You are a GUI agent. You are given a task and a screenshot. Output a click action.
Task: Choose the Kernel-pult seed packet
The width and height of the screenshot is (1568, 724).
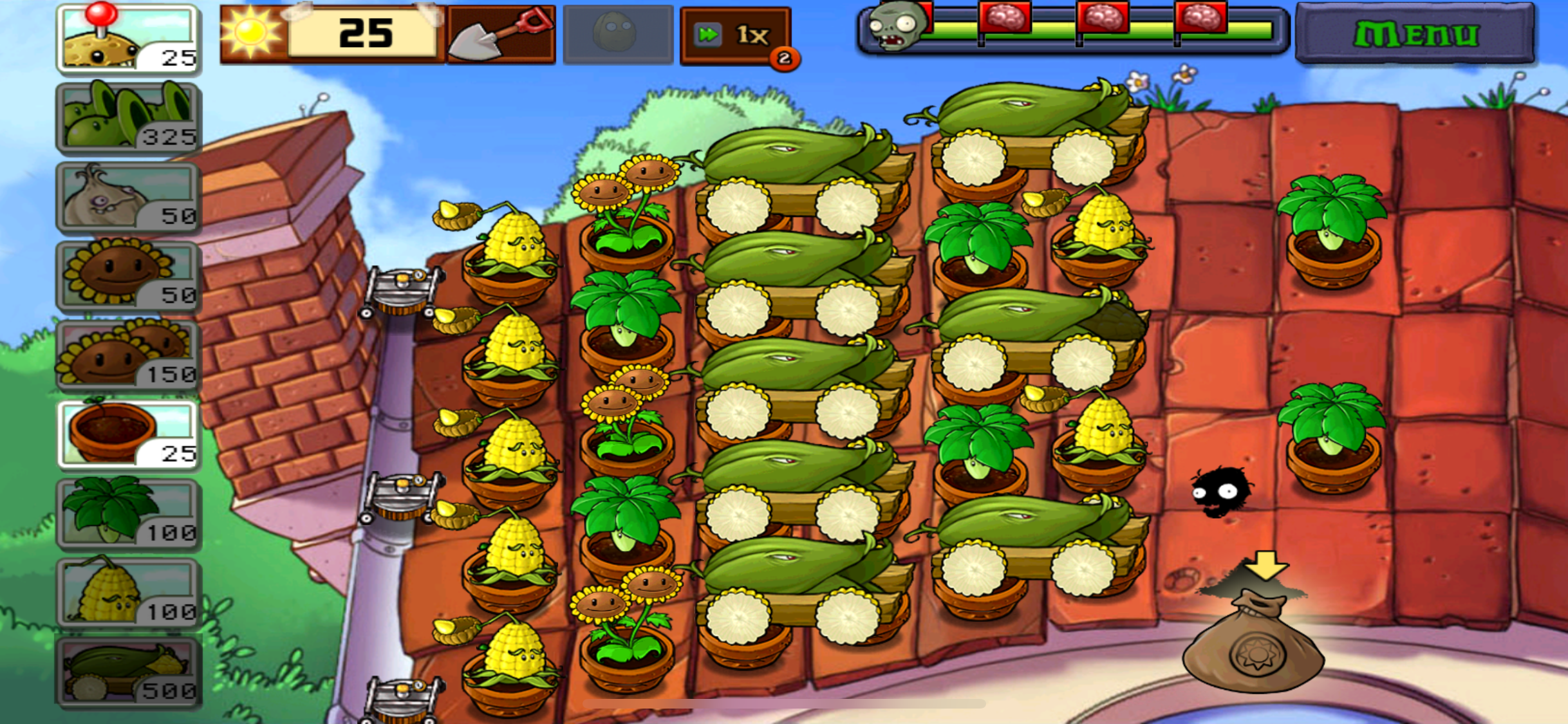(x=127, y=593)
